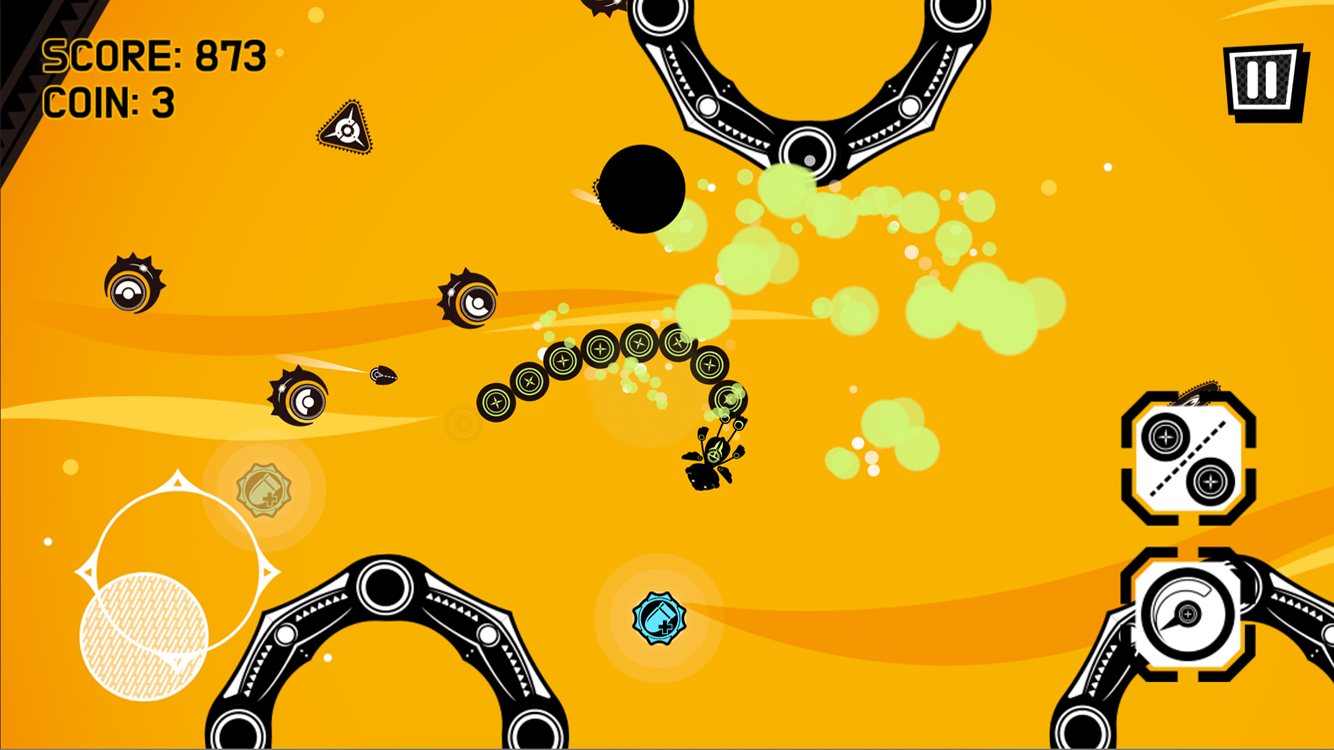Select the spiky eyeball enemy near the left edge
Viewport: 1334px width, 750px height.
[131, 288]
